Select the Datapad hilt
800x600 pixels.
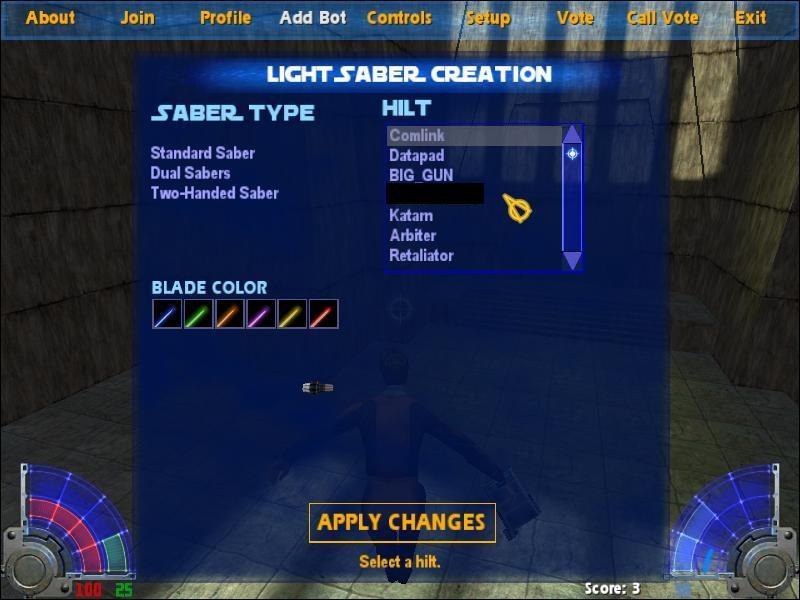tap(417, 156)
